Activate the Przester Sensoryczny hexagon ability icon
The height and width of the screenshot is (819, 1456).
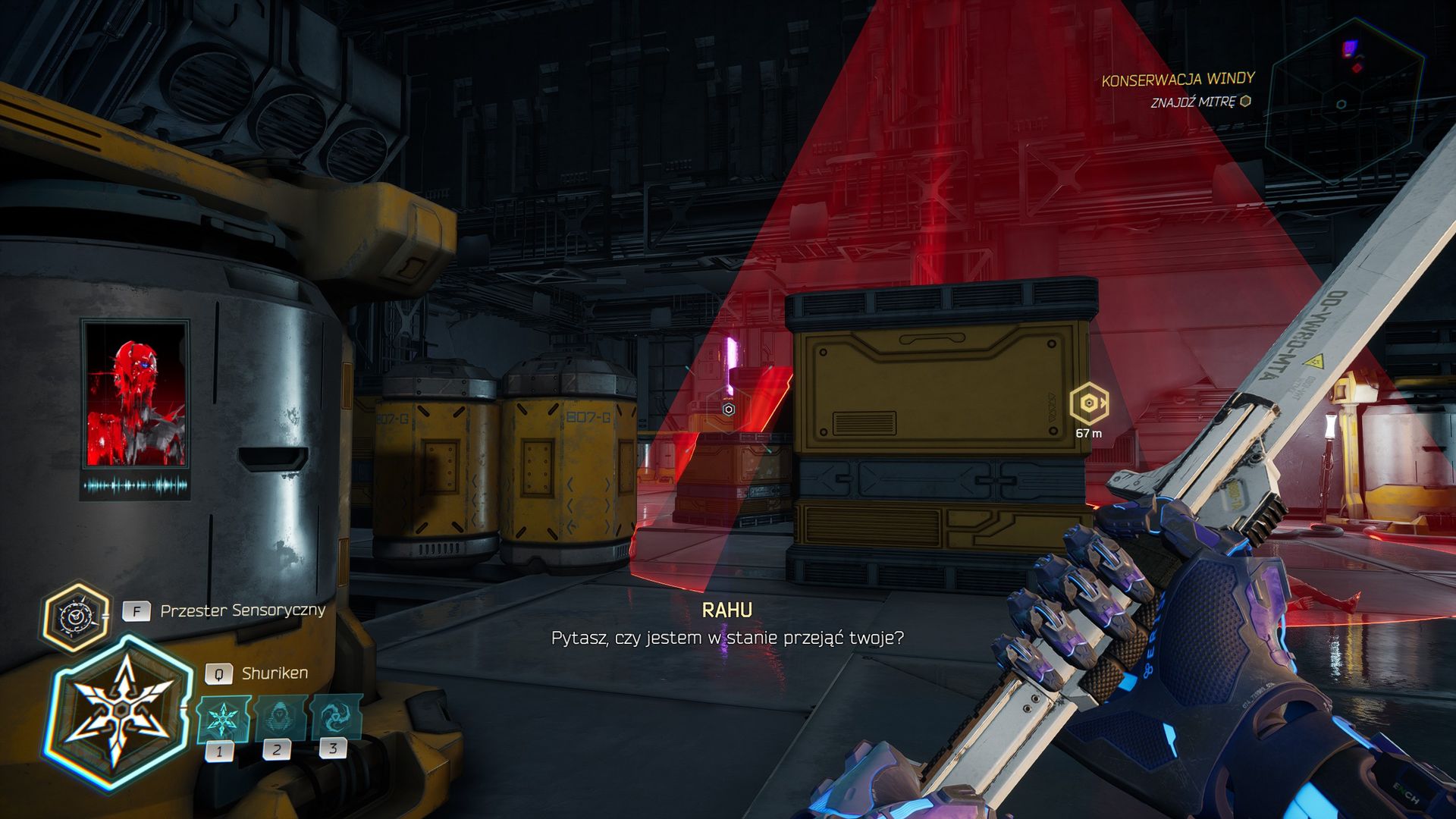[x=75, y=617]
